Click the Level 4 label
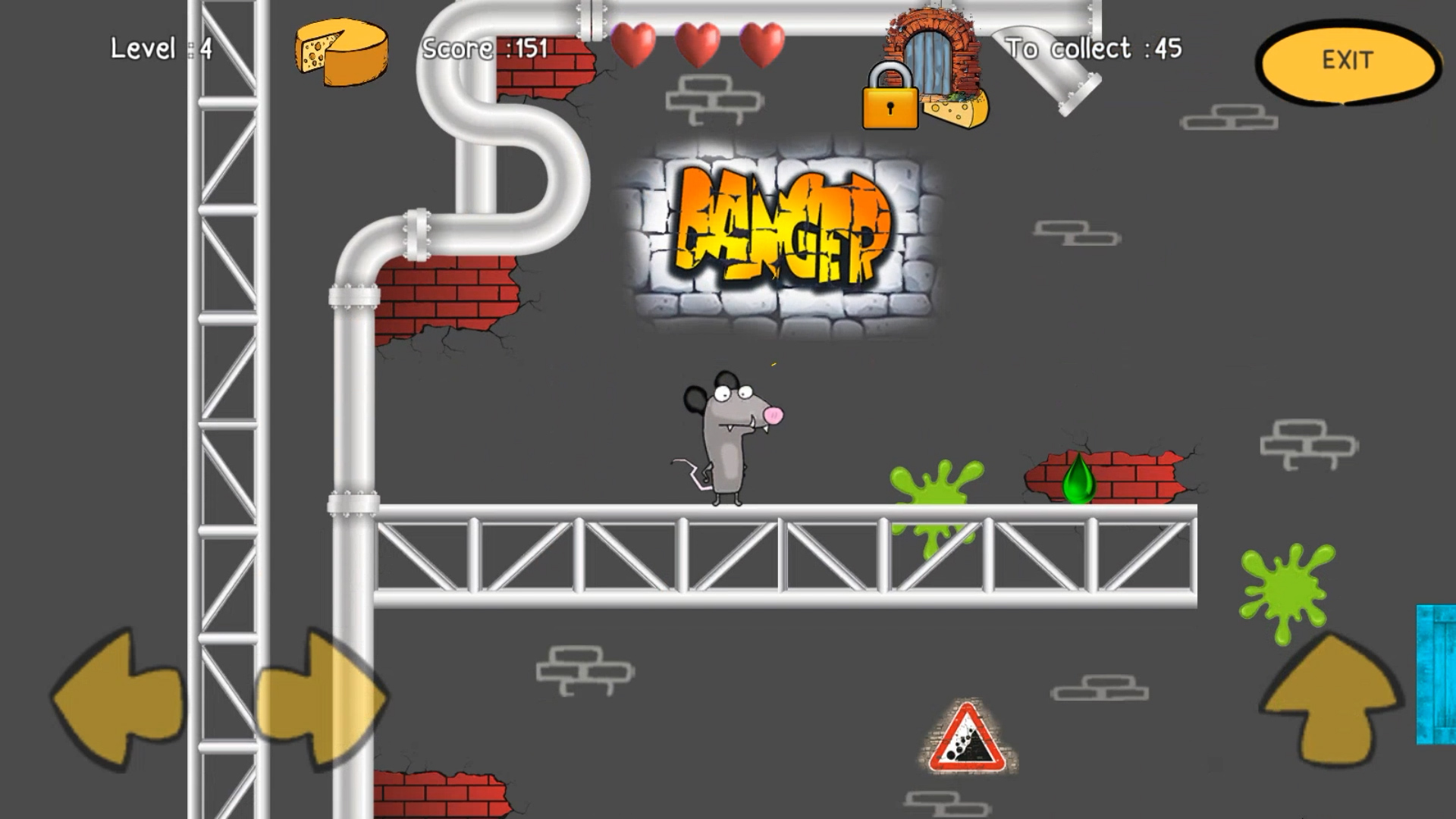Viewport: 1456px width, 819px height. 159,48
